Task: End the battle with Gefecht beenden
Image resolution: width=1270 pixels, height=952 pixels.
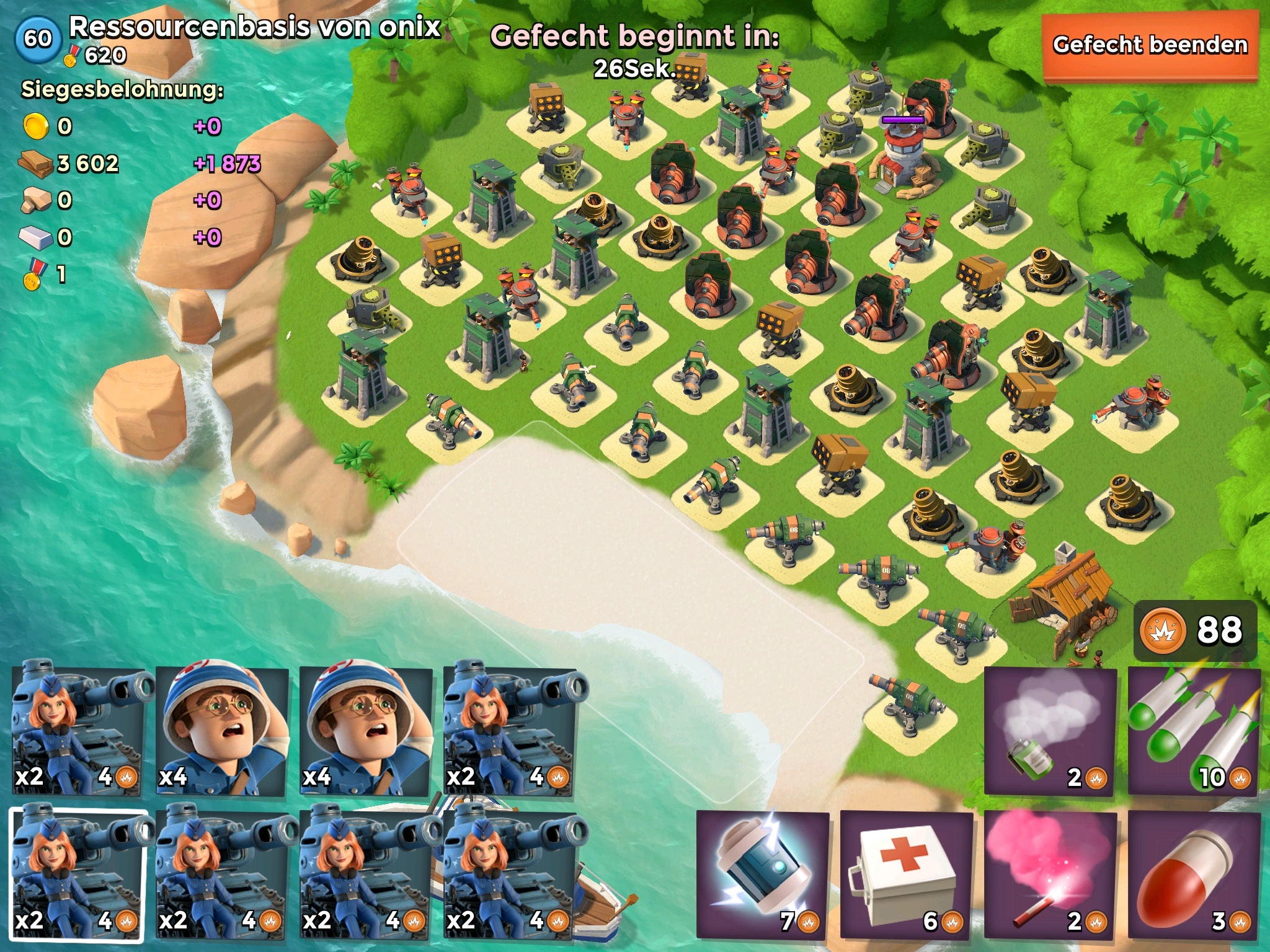Action: click(x=1150, y=46)
